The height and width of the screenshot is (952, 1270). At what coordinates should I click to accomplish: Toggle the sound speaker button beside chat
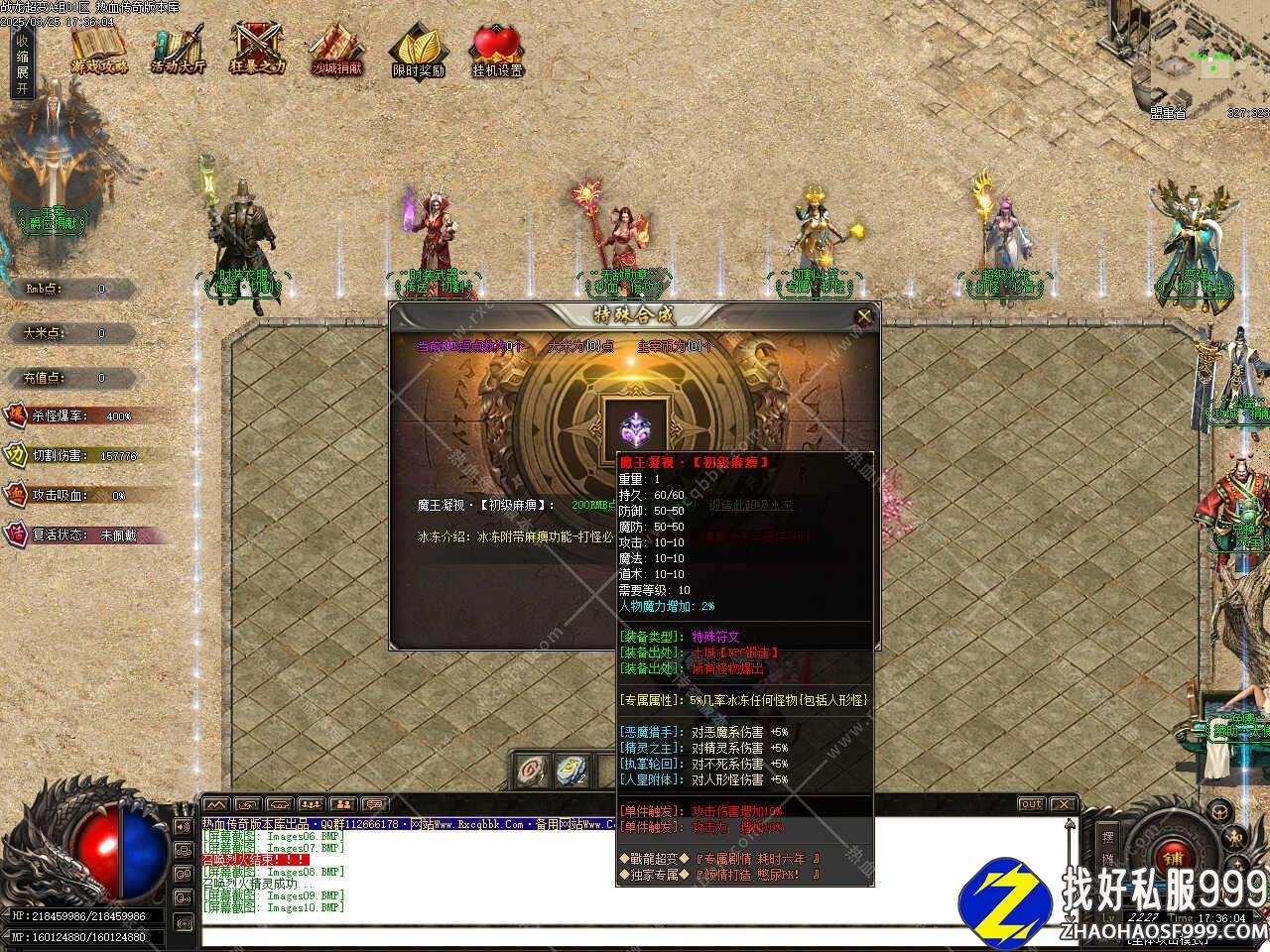184,826
